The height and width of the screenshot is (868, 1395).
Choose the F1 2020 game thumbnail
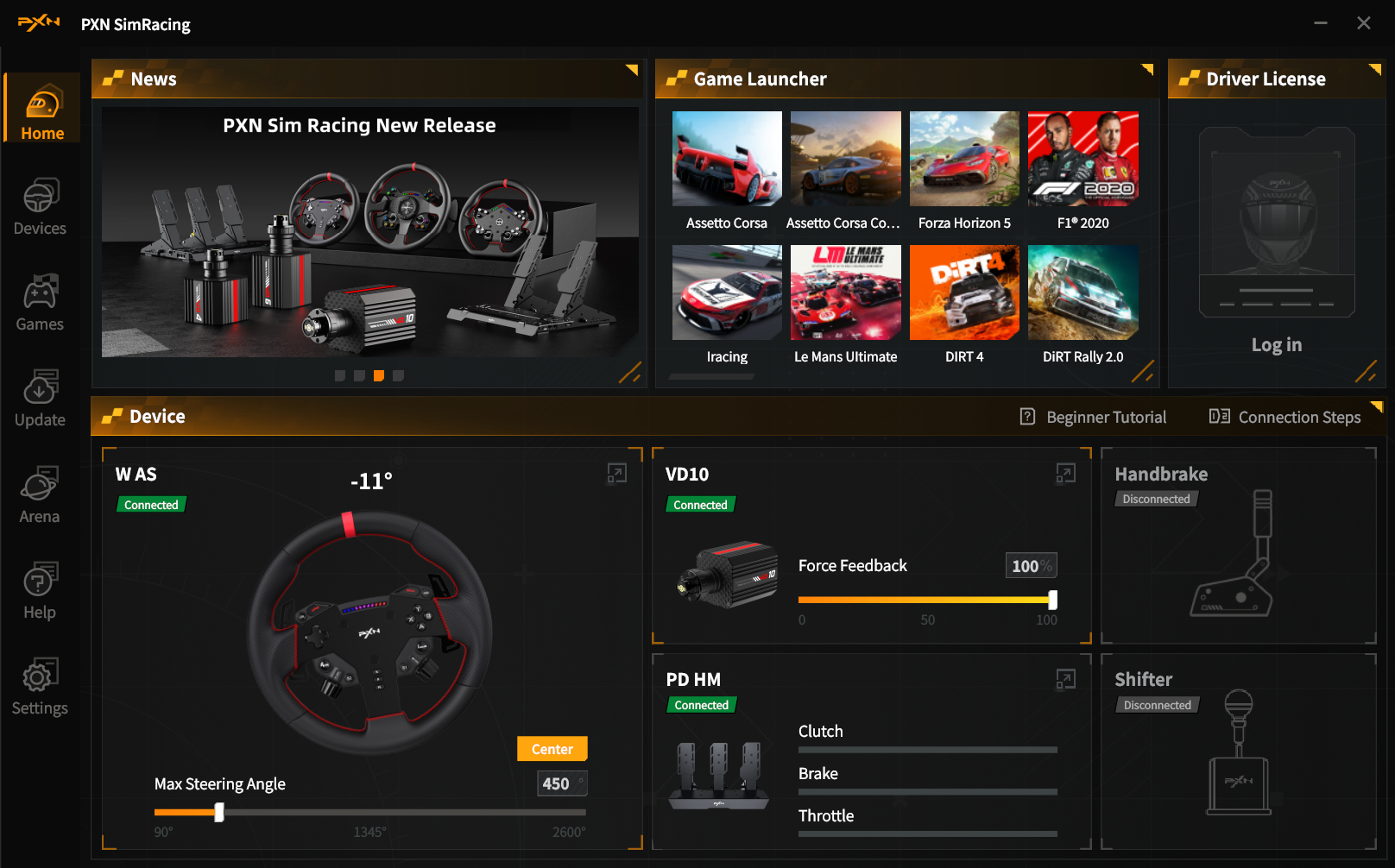(1083, 159)
